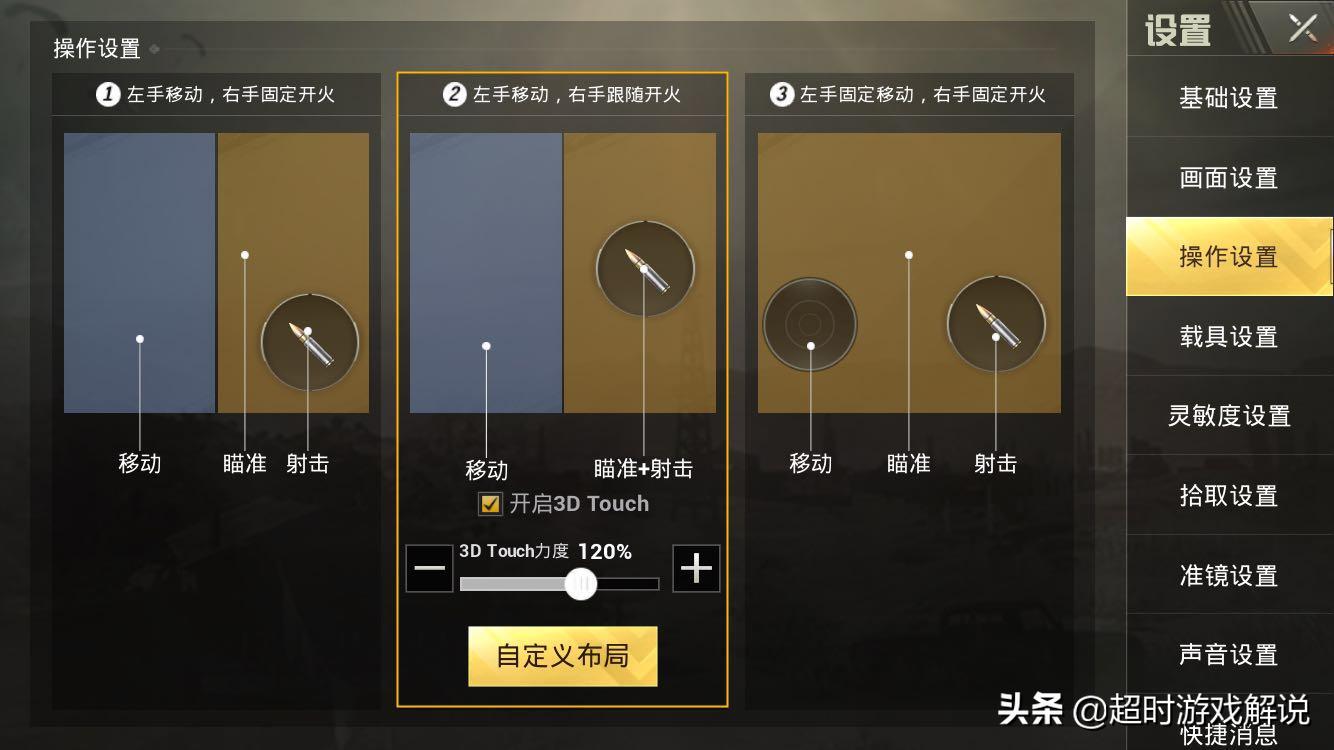Click the aim (瞄准) marker dot in layout 1
The width and height of the screenshot is (1334, 750).
click(243, 256)
